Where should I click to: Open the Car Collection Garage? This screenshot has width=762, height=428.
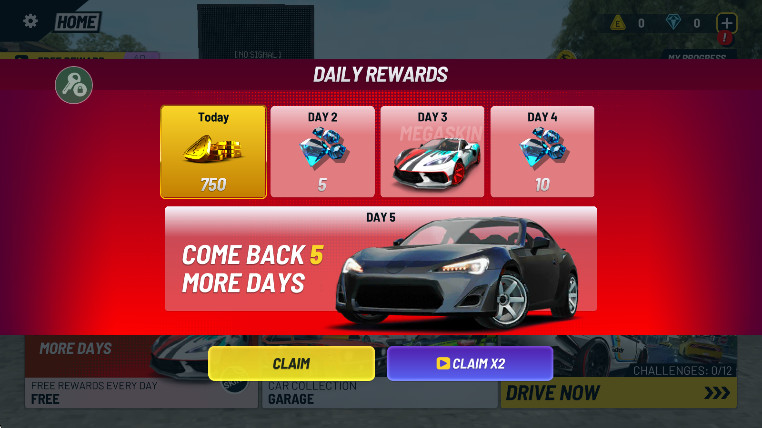click(x=379, y=393)
